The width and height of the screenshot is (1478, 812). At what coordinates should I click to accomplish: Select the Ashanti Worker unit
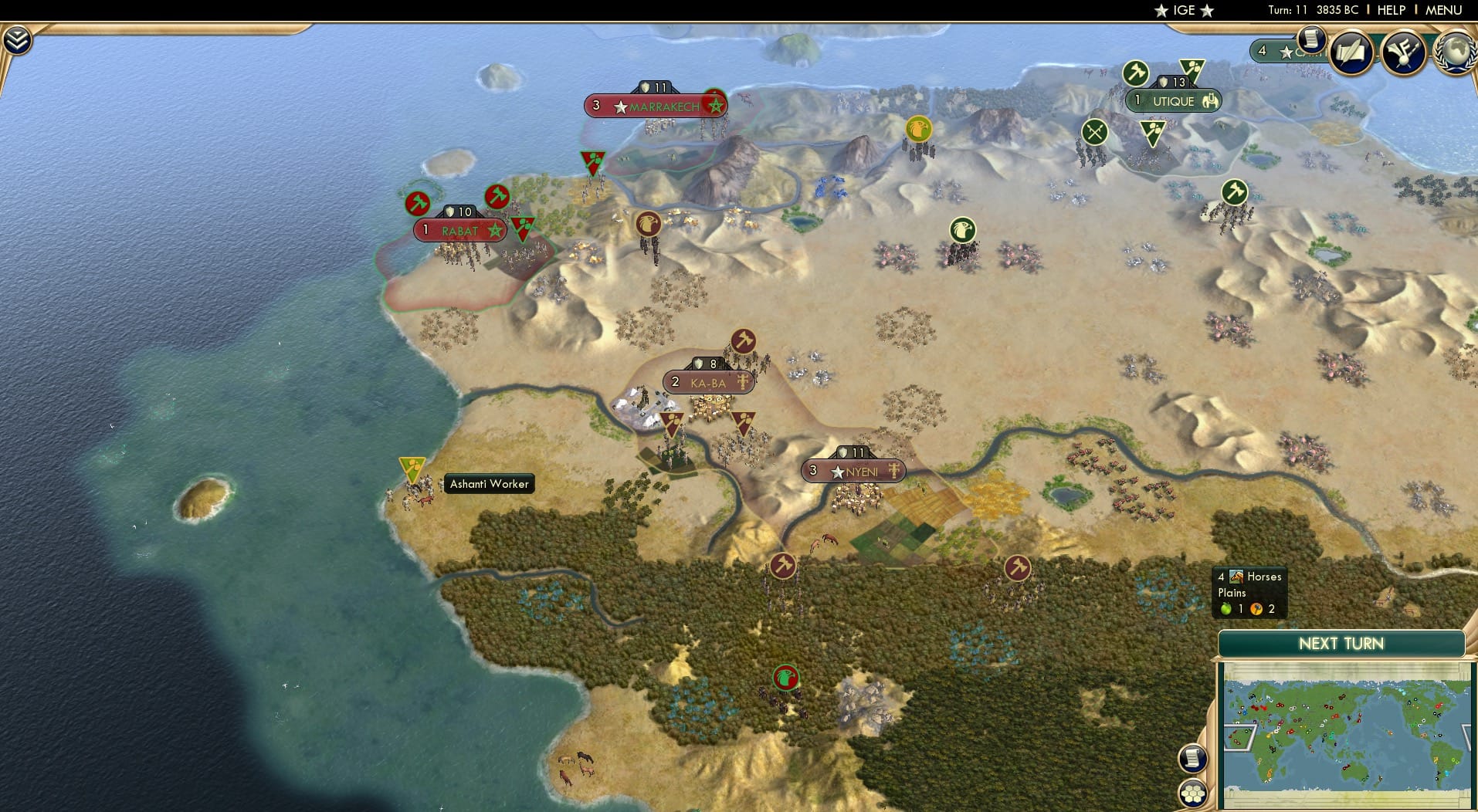click(x=412, y=469)
